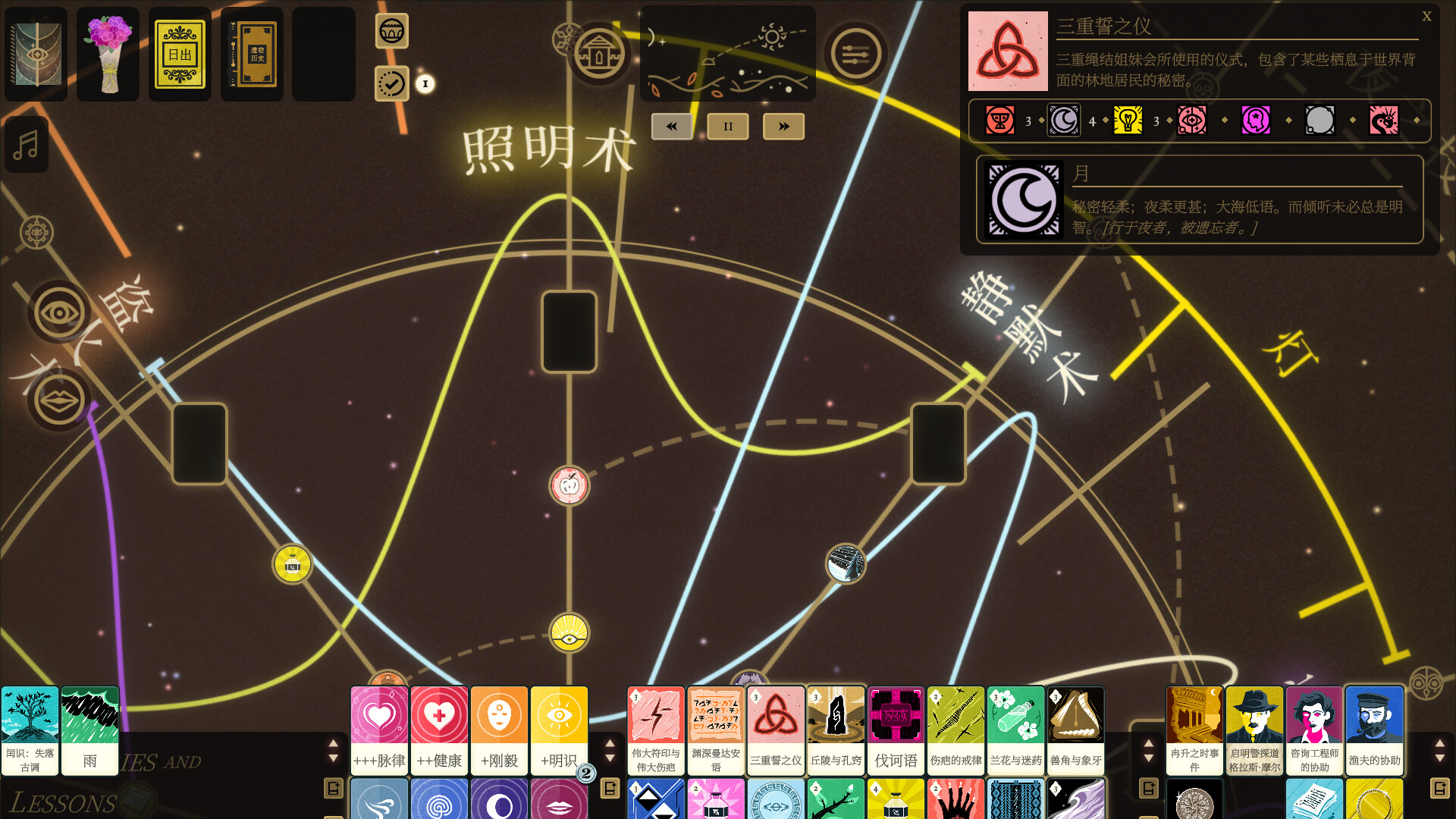Close the 三重誓之仪 ritual panel with X

click(1427, 15)
